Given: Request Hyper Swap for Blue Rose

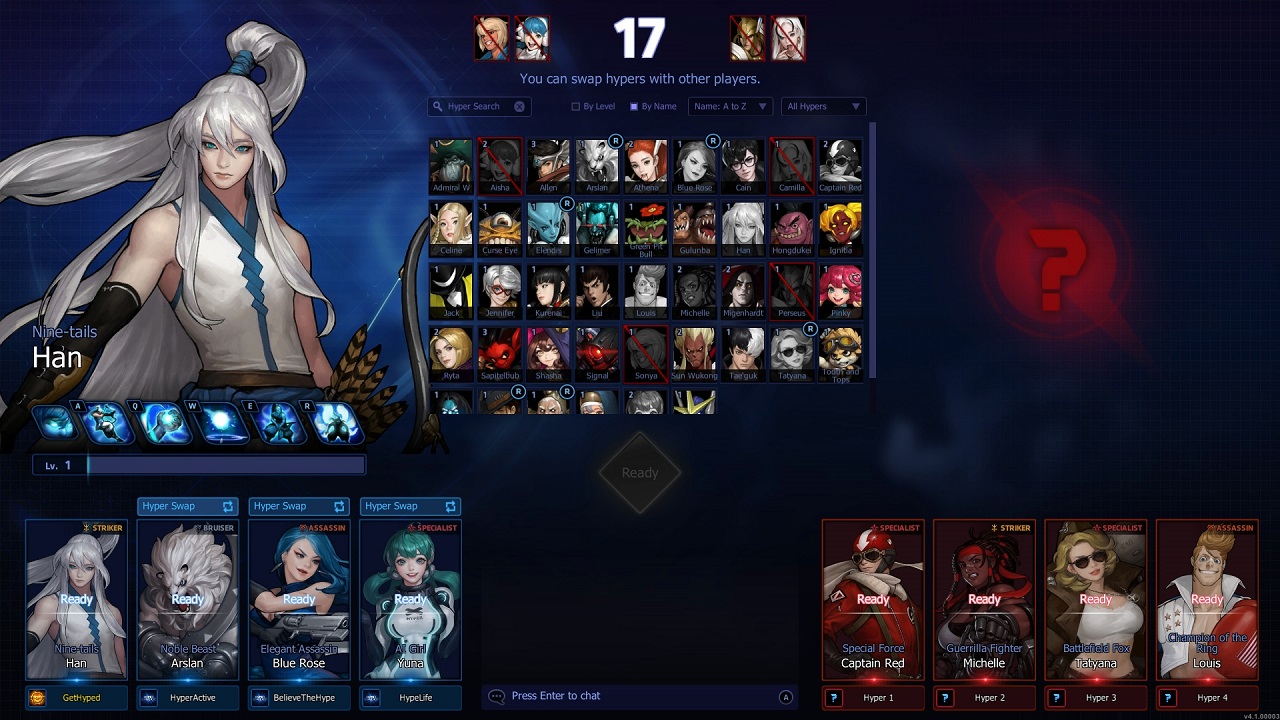Looking at the screenshot, I should tap(299, 506).
